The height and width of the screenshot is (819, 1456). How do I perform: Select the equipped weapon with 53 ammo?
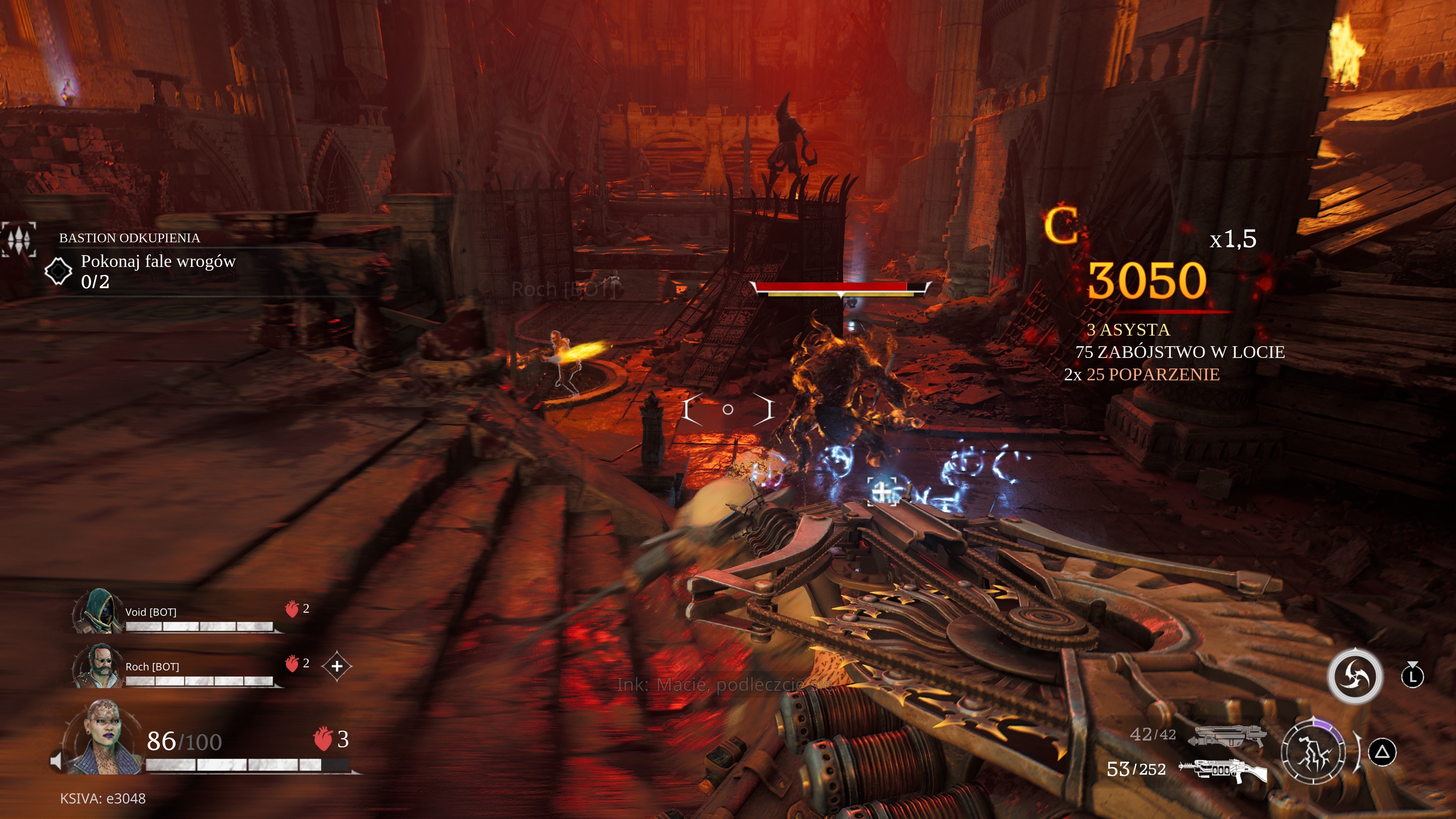click(1223, 770)
